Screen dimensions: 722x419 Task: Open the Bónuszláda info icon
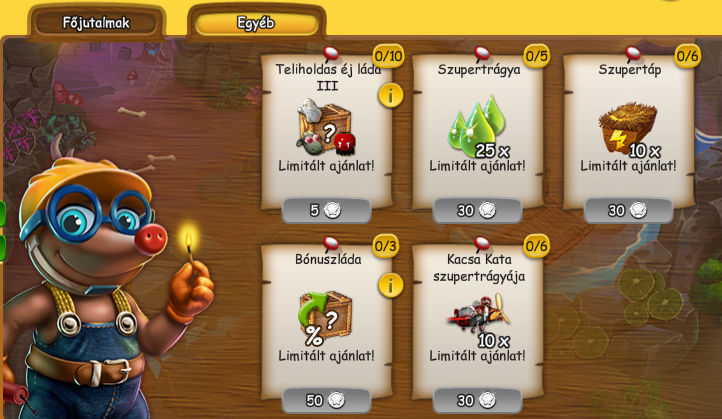click(x=390, y=285)
